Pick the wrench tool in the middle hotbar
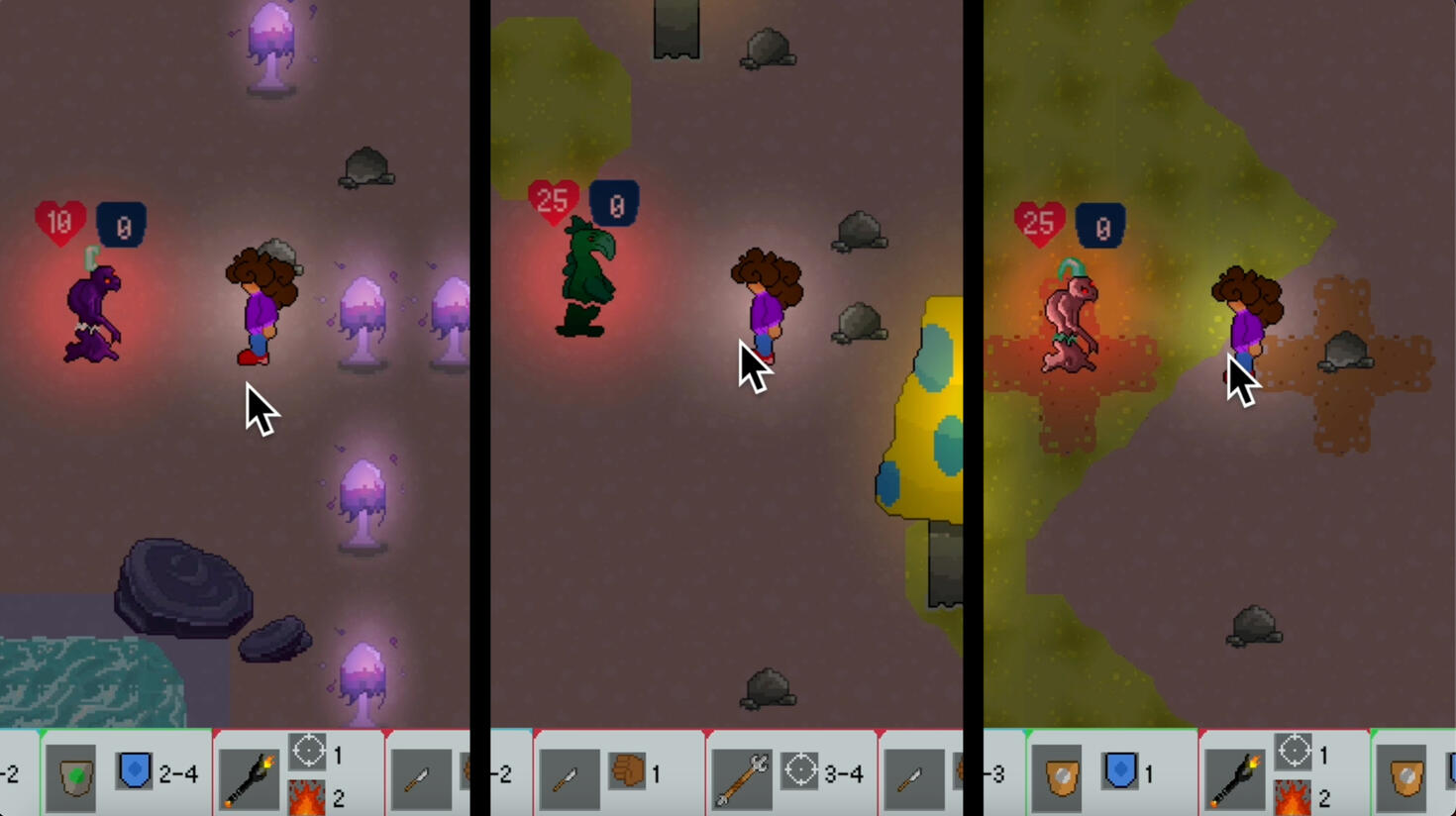 742,777
